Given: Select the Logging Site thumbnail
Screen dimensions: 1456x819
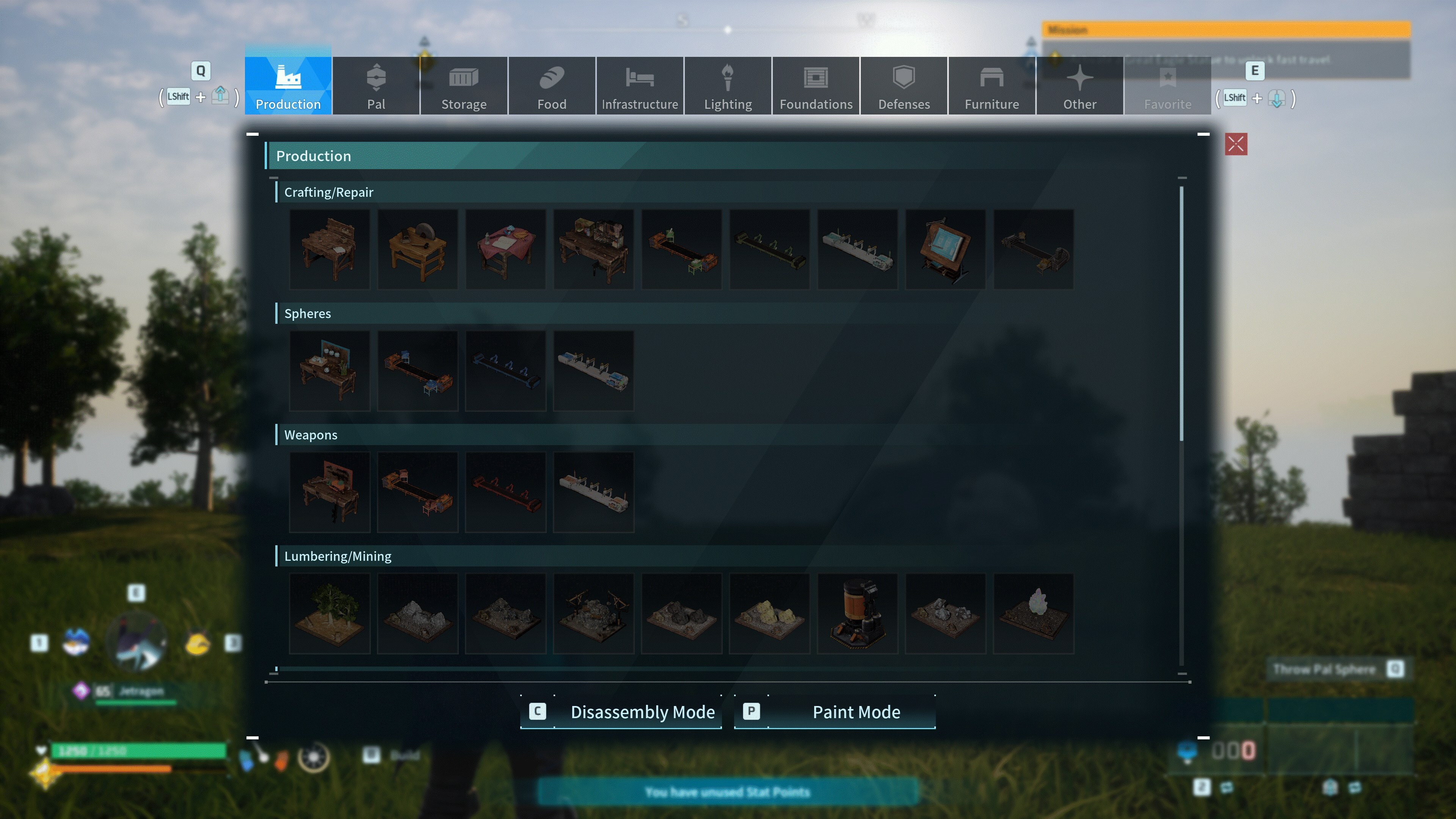Looking at the screenshot, I should point(329,613).
